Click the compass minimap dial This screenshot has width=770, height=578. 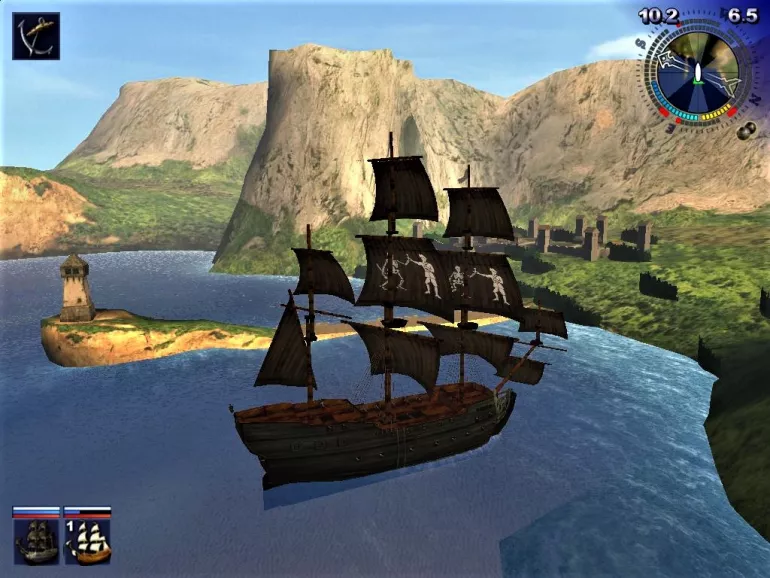696,71
